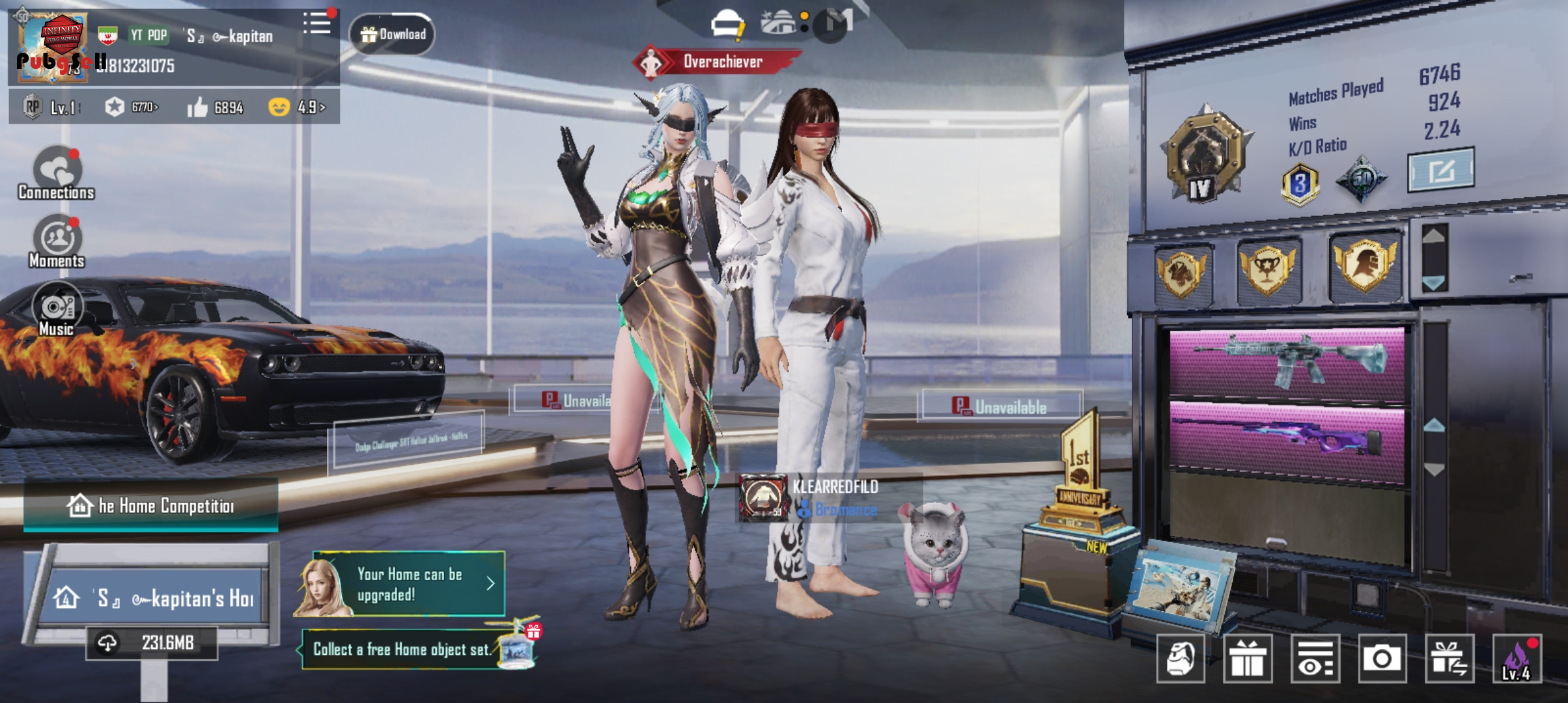This screenshot has height=703, width=1568.
Task: Open the Connections panel
Action: (x=57, y=174)
